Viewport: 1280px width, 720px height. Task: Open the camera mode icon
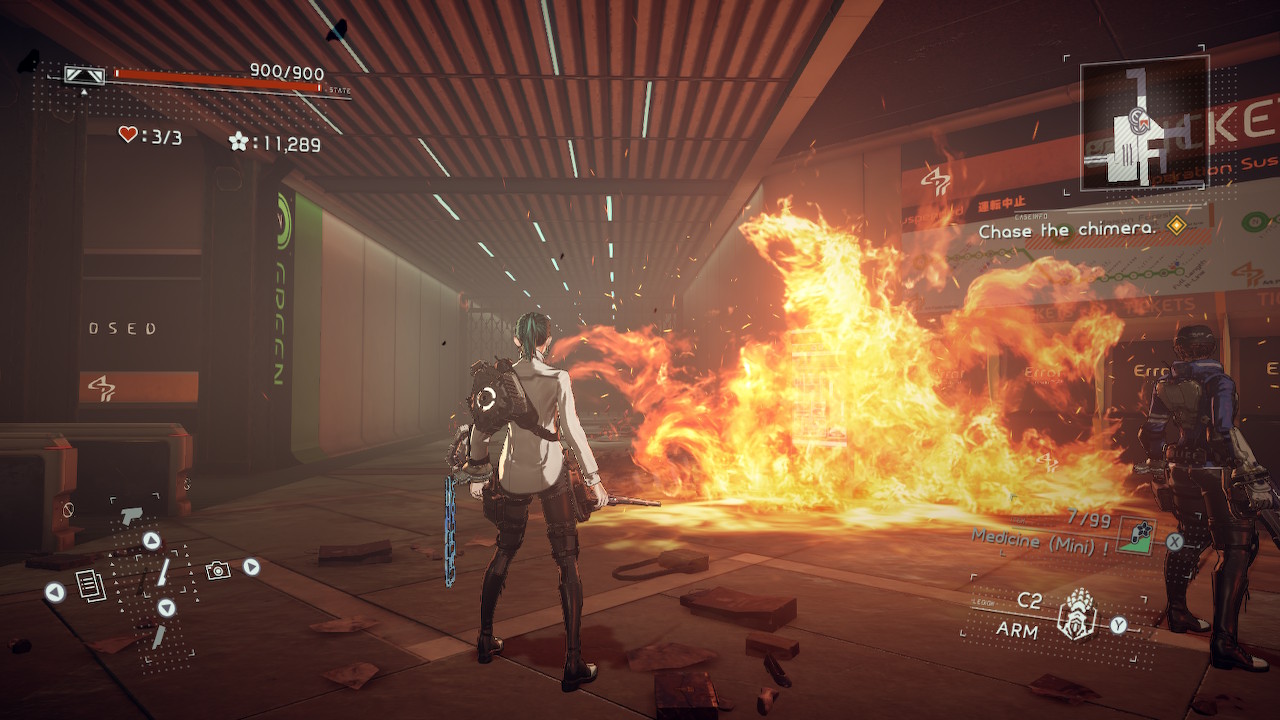coord(217,569)
